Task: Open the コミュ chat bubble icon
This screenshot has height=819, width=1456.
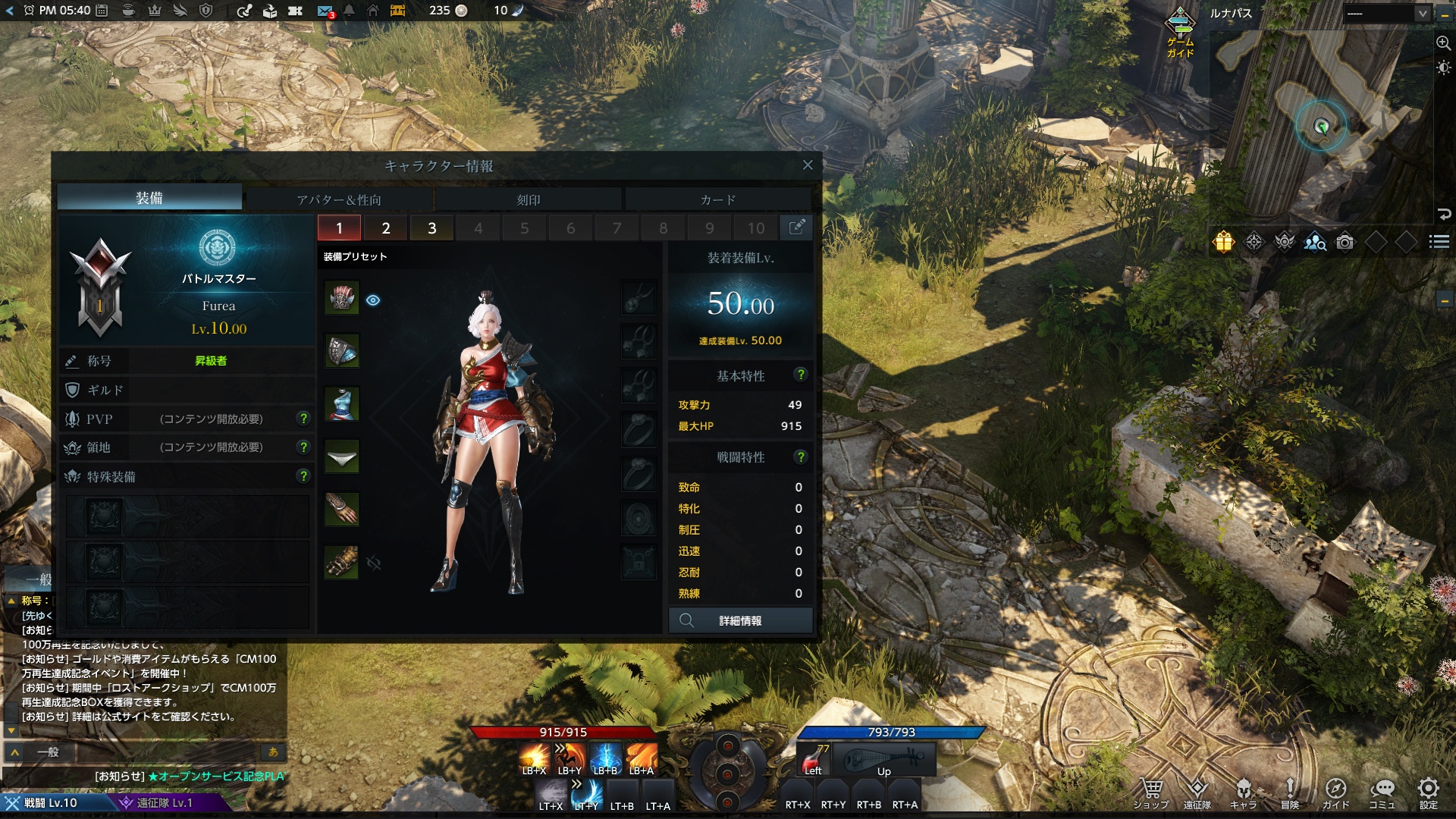Action: (1384, 789)
